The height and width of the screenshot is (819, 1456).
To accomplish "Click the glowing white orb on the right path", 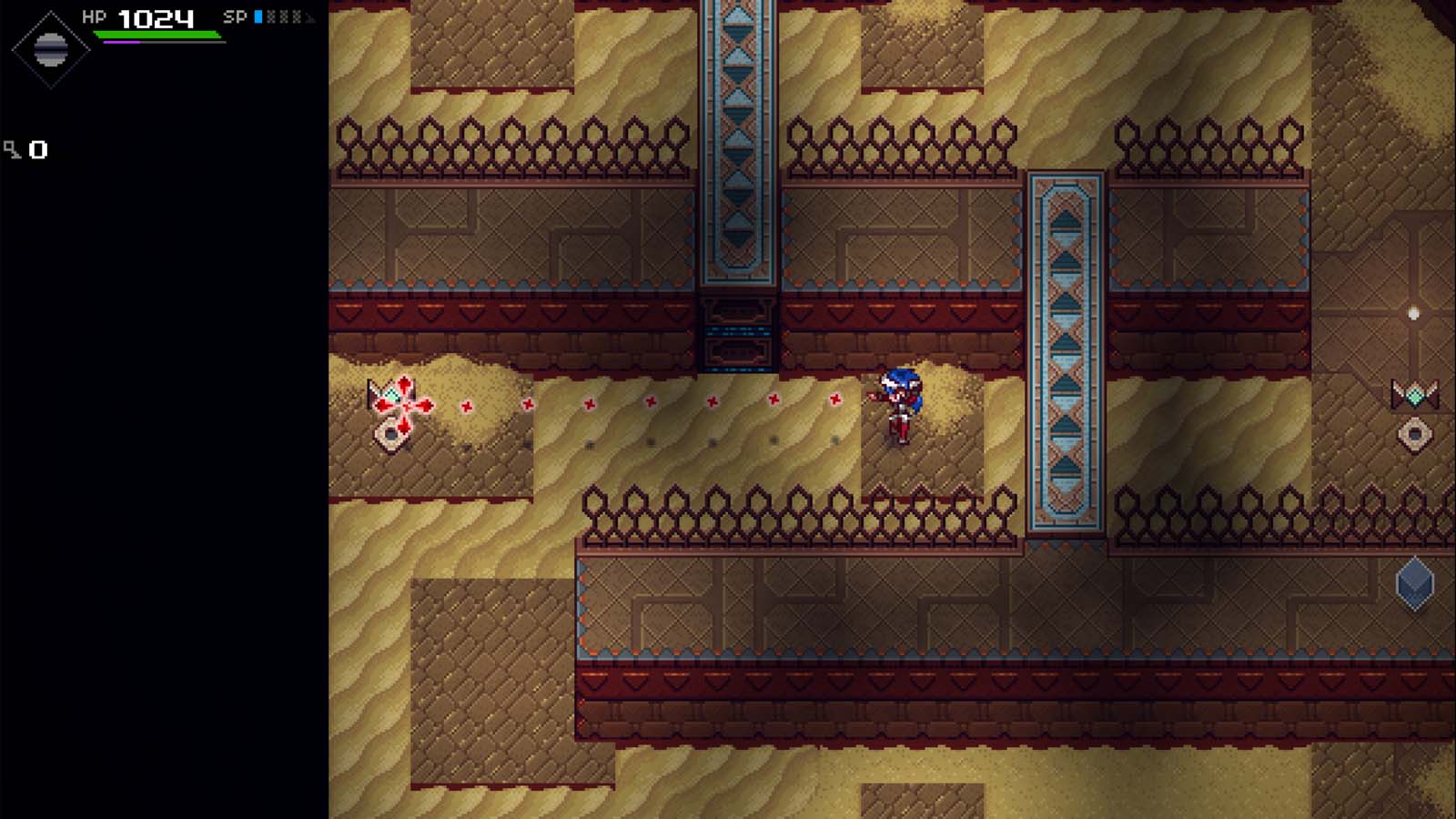I will 1412,314.
